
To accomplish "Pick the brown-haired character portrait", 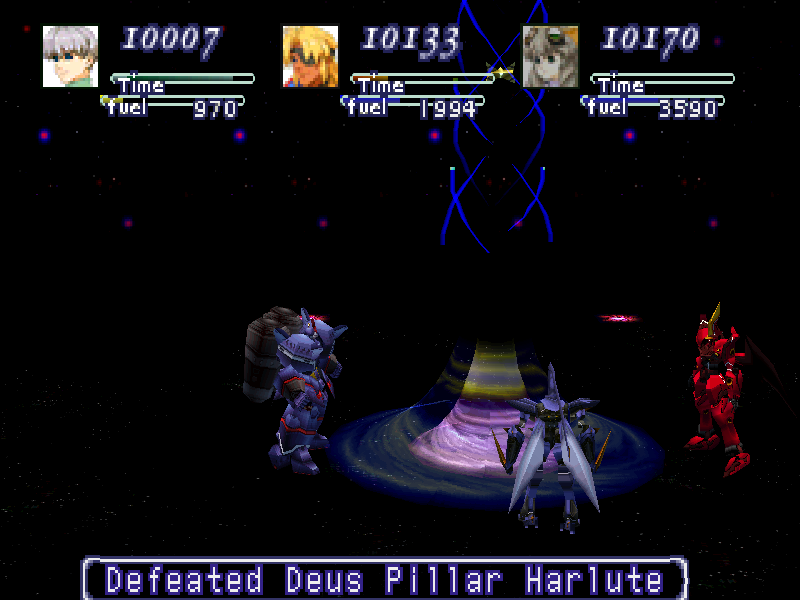I will [x=551, y=57].
